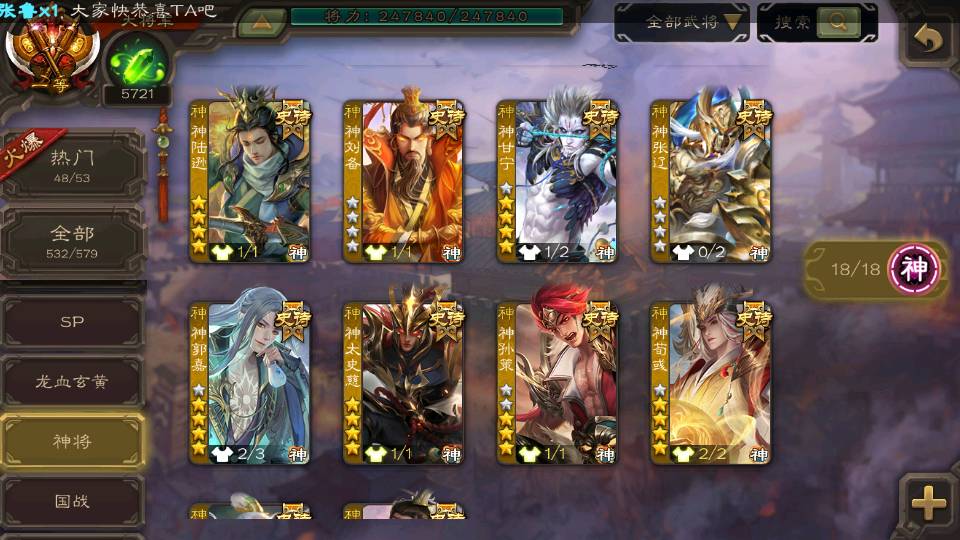Viewport: 960px width, 540px height.
Task: Choose the 神甘宁 hero card
Action: click(x=557, y=181)
